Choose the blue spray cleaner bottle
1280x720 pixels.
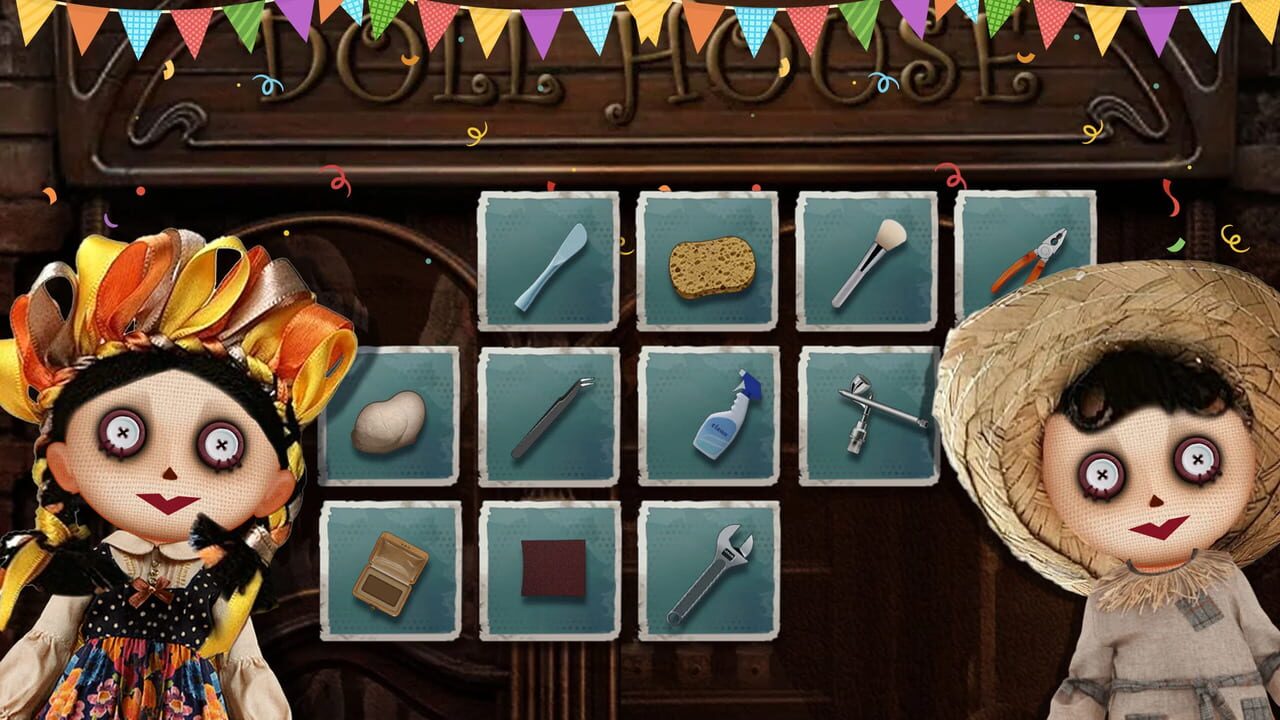point(708,421)
